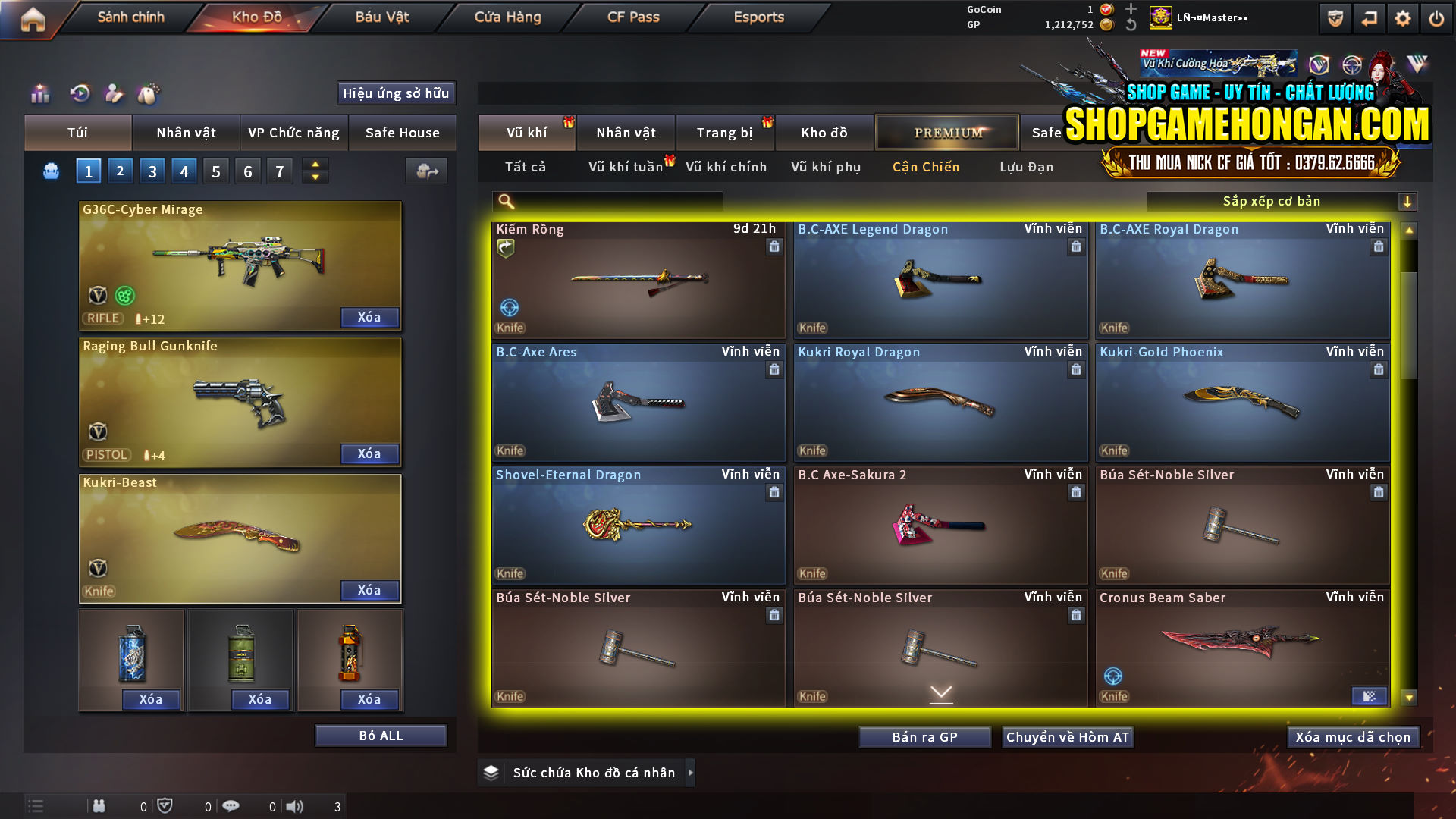Select bag slot 2
This screenshot has width=1456, height=819.
(120, 171)
